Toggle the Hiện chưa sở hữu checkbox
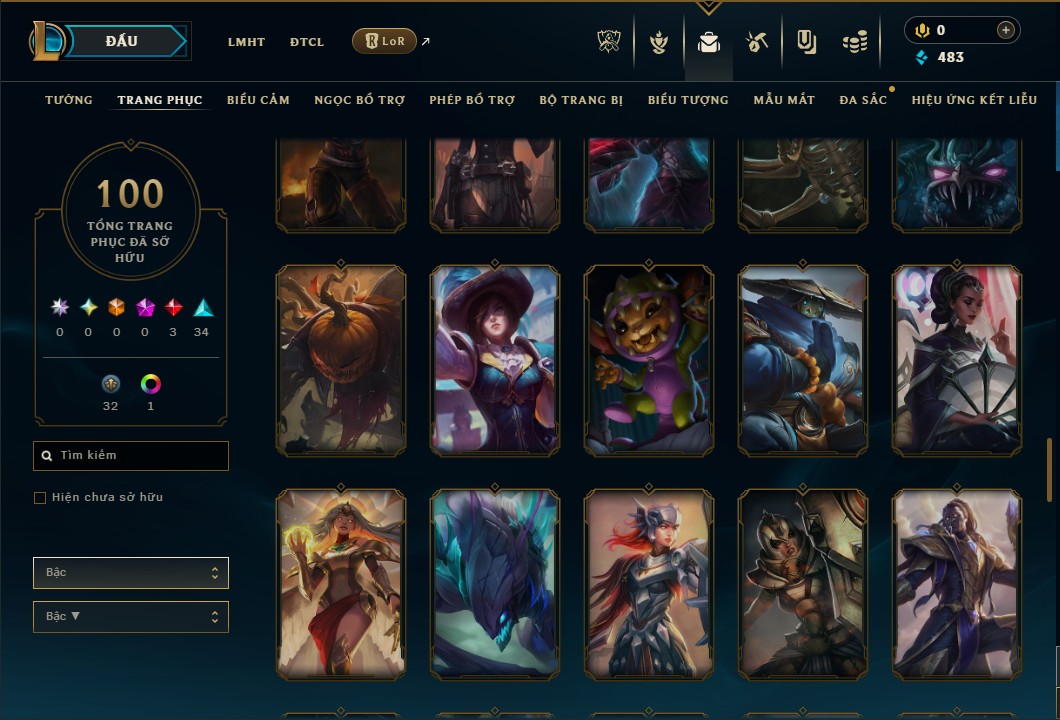Screen dimensions: 1060x720 click(x=40, y=498)
